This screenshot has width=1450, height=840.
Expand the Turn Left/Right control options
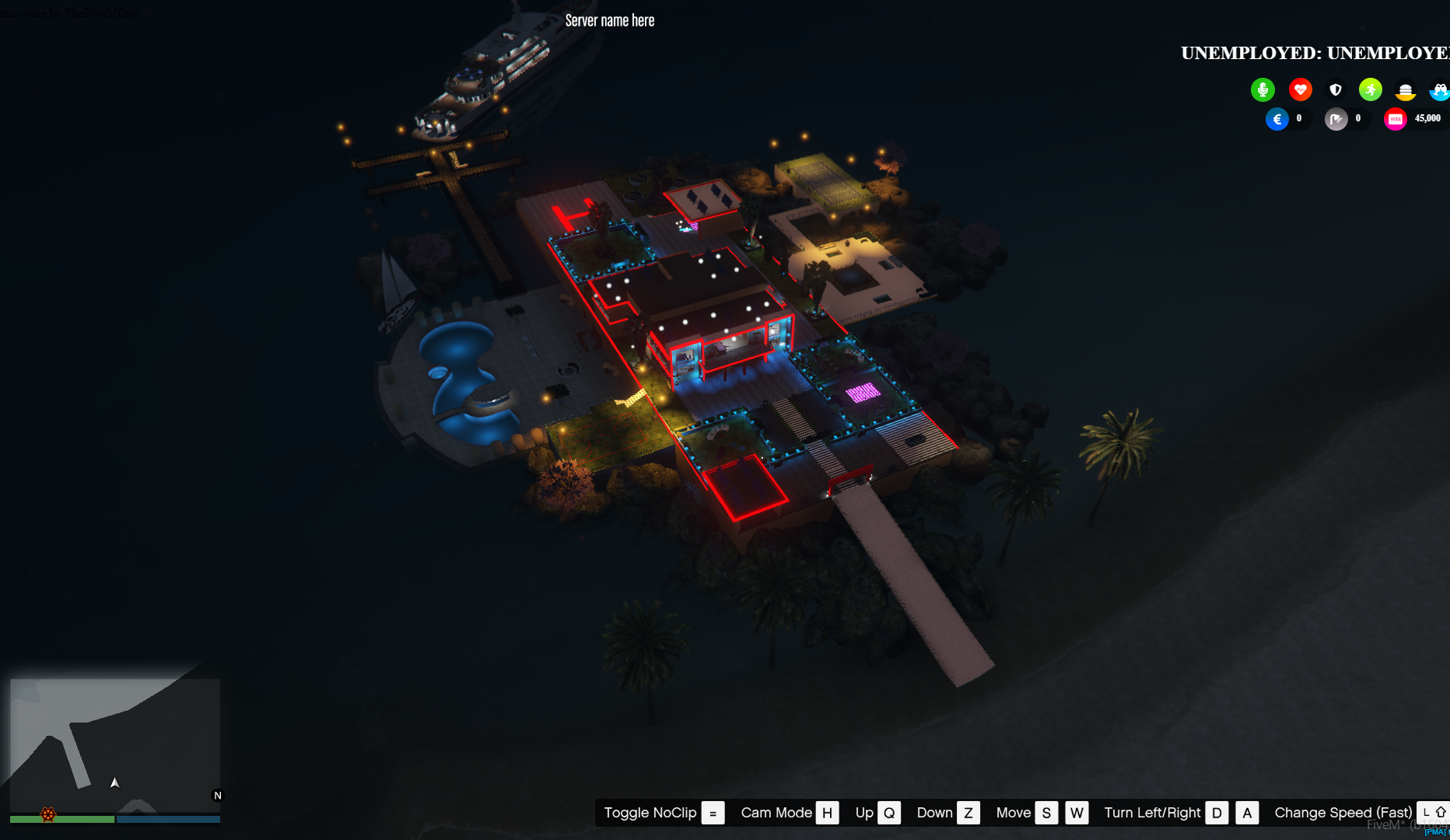pos(1152,812)
